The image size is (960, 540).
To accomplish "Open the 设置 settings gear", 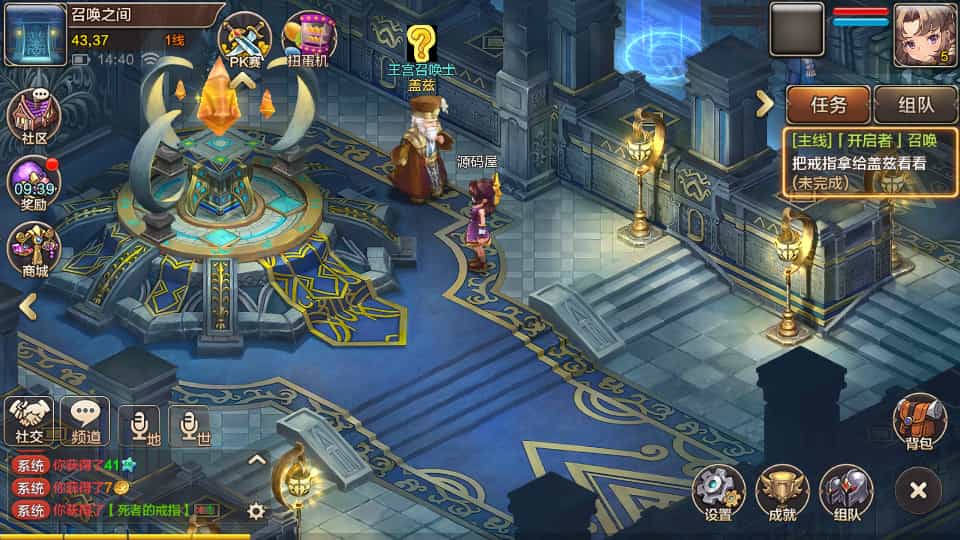I will pyautogui.click(x=718, y=492).
